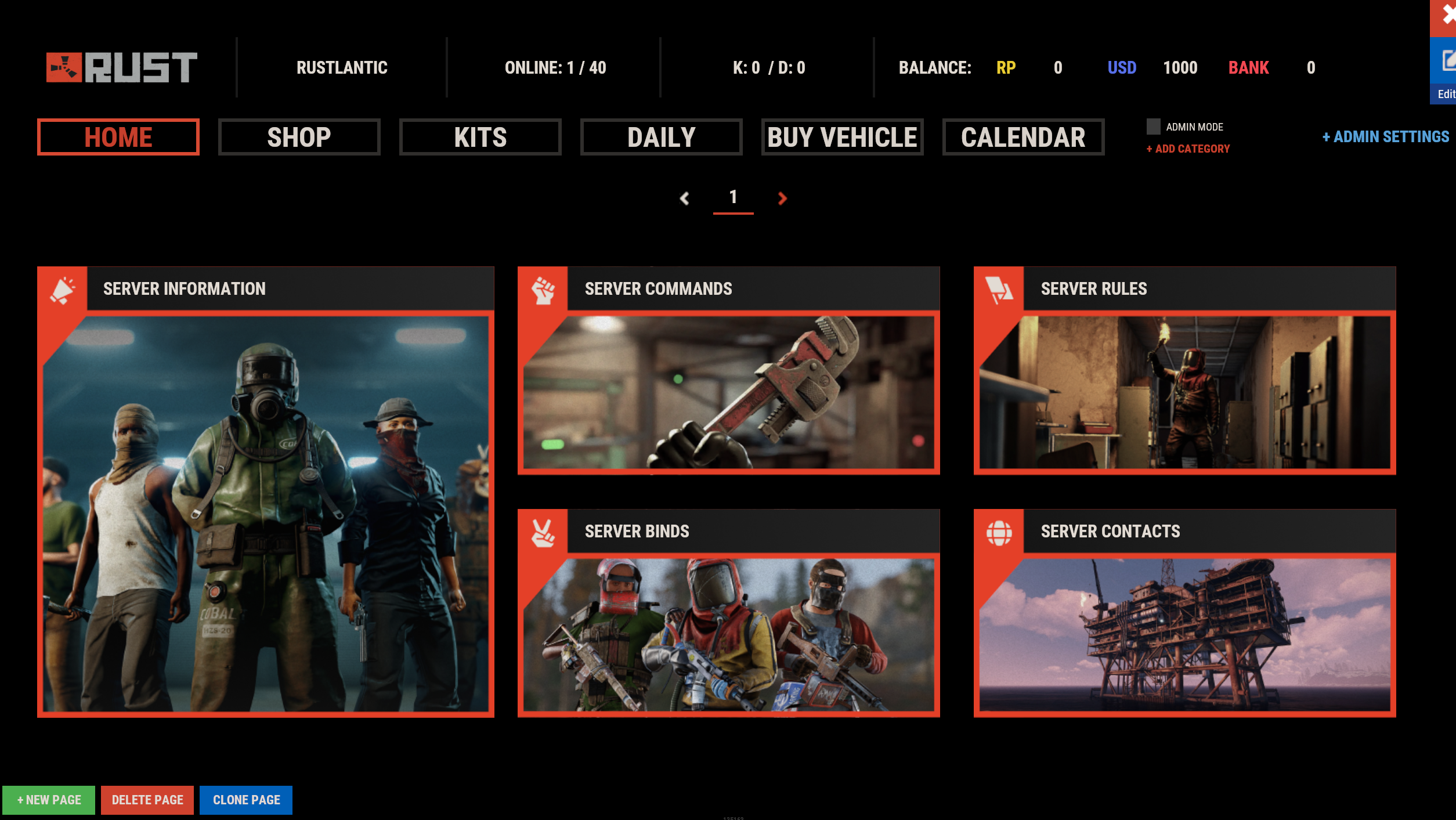Open the BUY VEHICLE tab
The height and width of the screenshot is (820, 1456).
(x=842, y=138)
